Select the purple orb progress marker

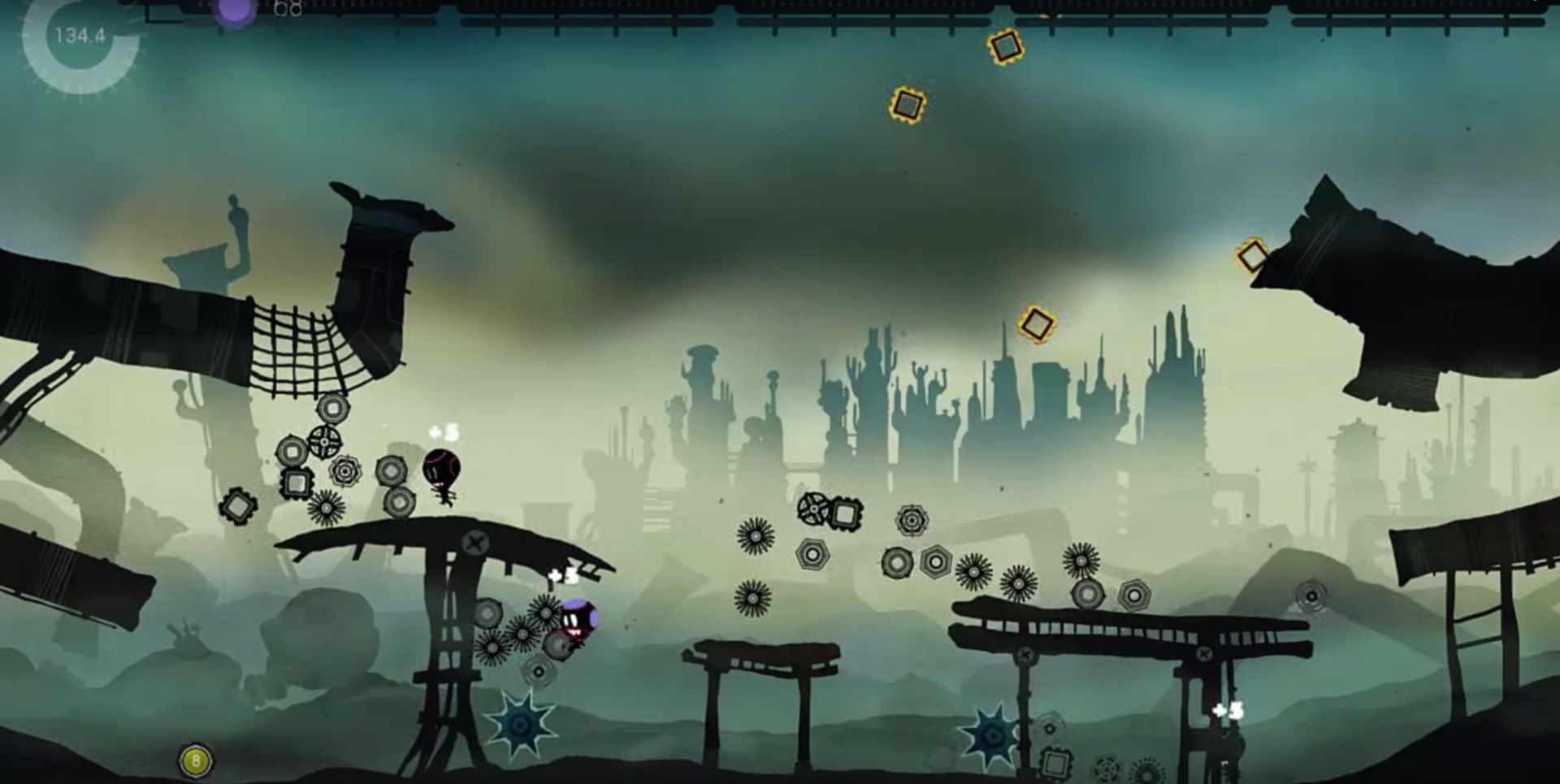[235, 11]
